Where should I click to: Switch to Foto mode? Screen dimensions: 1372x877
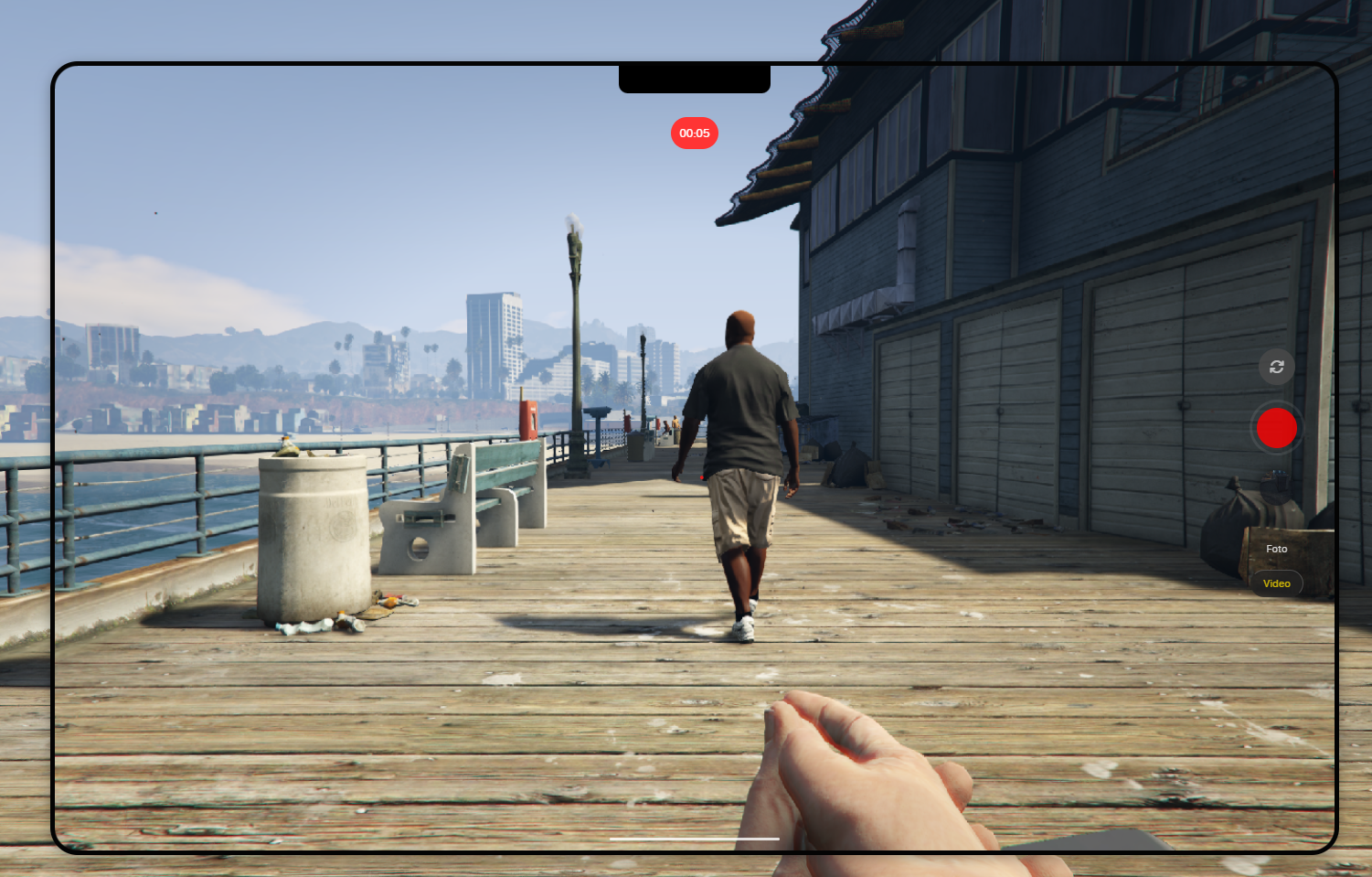pos(1276,549)
